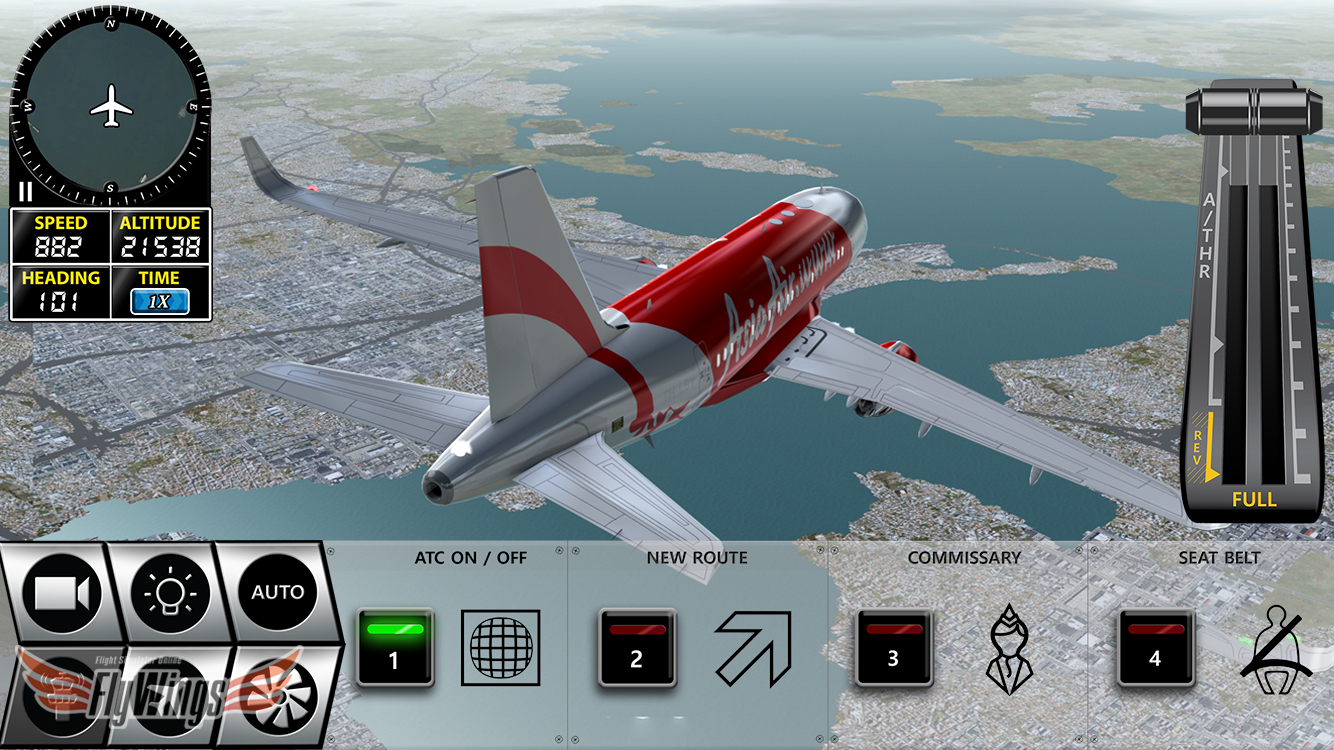Toggle ATC with button 1

tap(394, 647)
